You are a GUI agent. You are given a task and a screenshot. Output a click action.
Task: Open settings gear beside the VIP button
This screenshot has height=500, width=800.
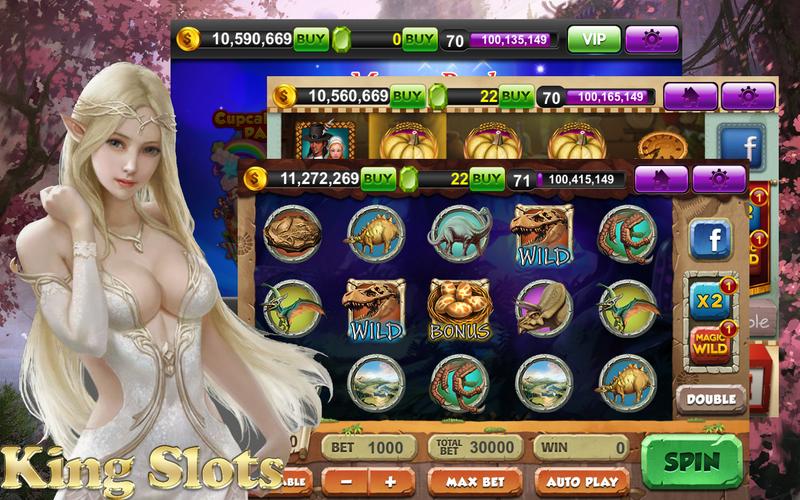(x=652, y=39)
